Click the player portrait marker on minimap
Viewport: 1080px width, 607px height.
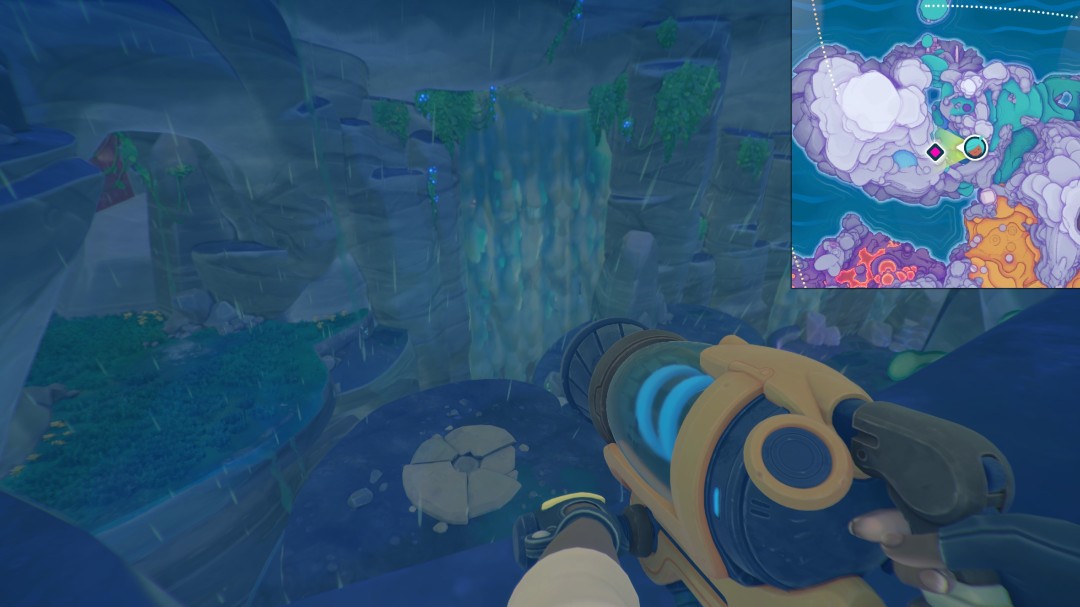(x=974, y=149)
